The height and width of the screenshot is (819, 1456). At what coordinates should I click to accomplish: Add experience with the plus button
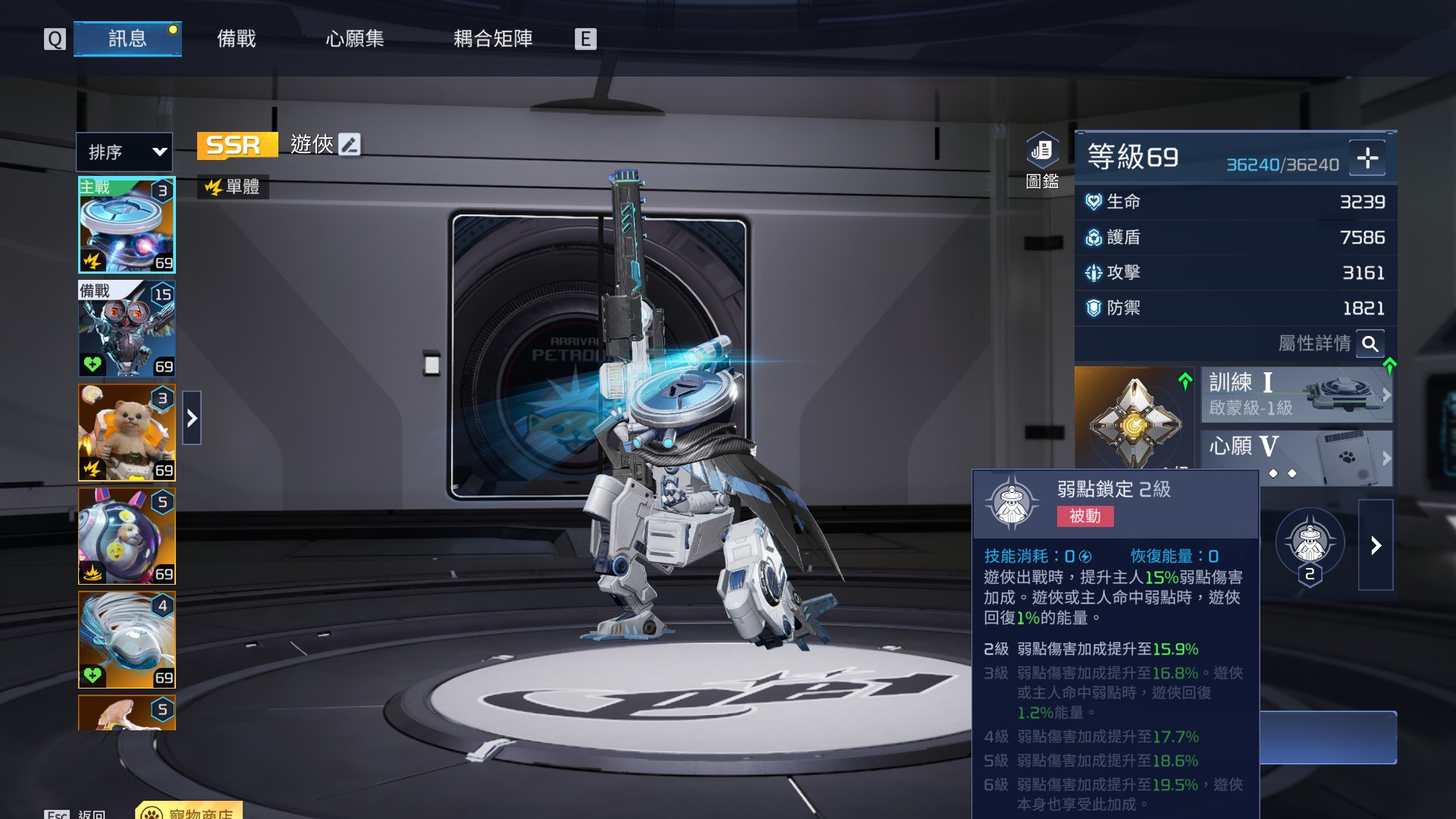coord(1367,158)
